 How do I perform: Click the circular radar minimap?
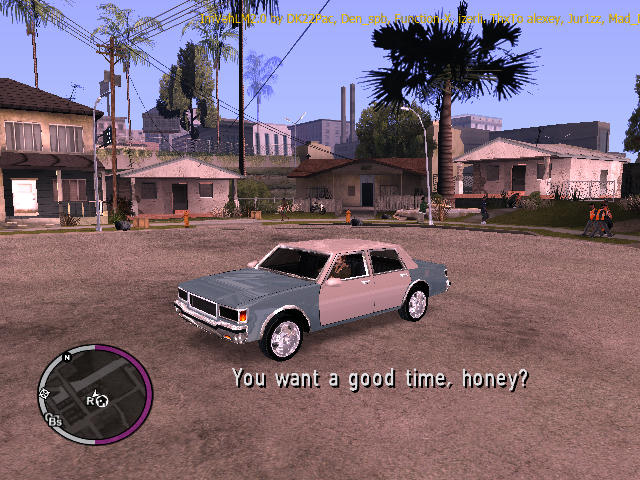pyautogui.click(x=95, y=395)
